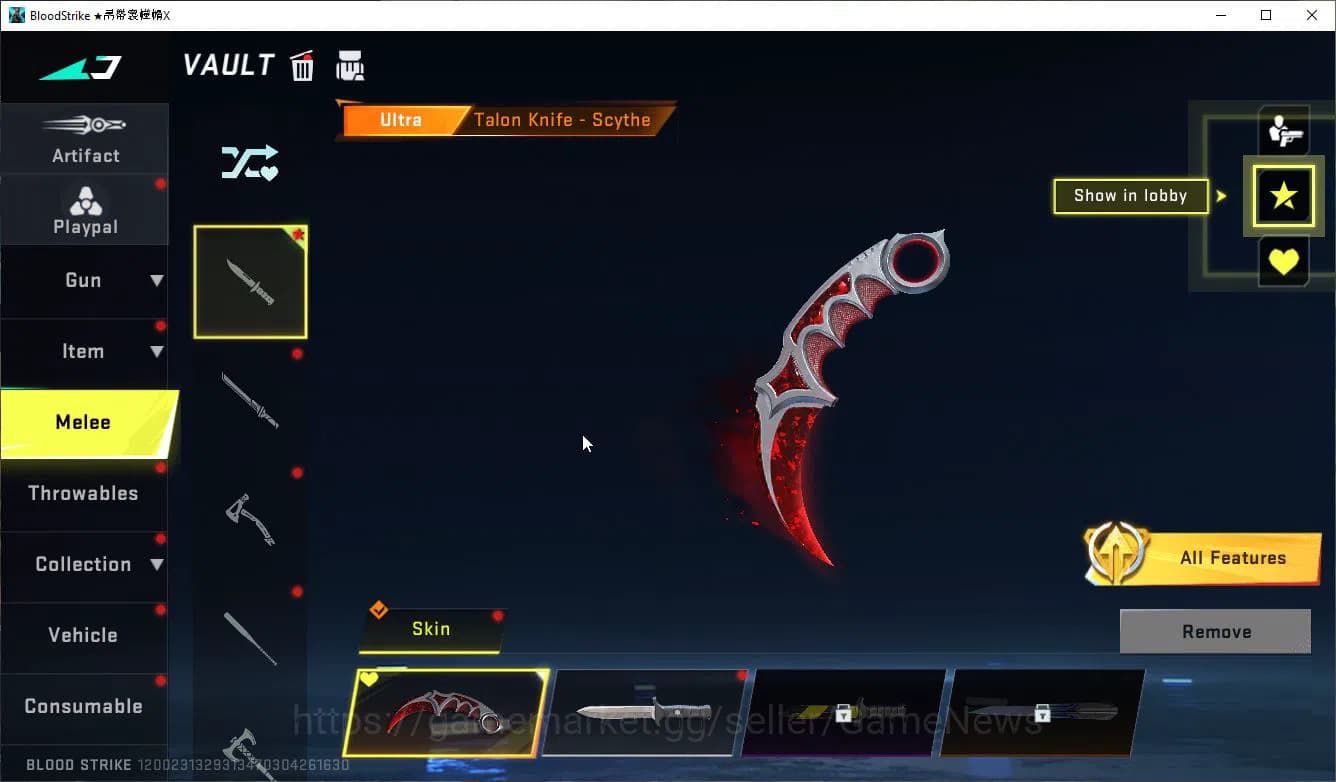
Task: Open the vault trash/dismantle icon
Action: [302, 65]
